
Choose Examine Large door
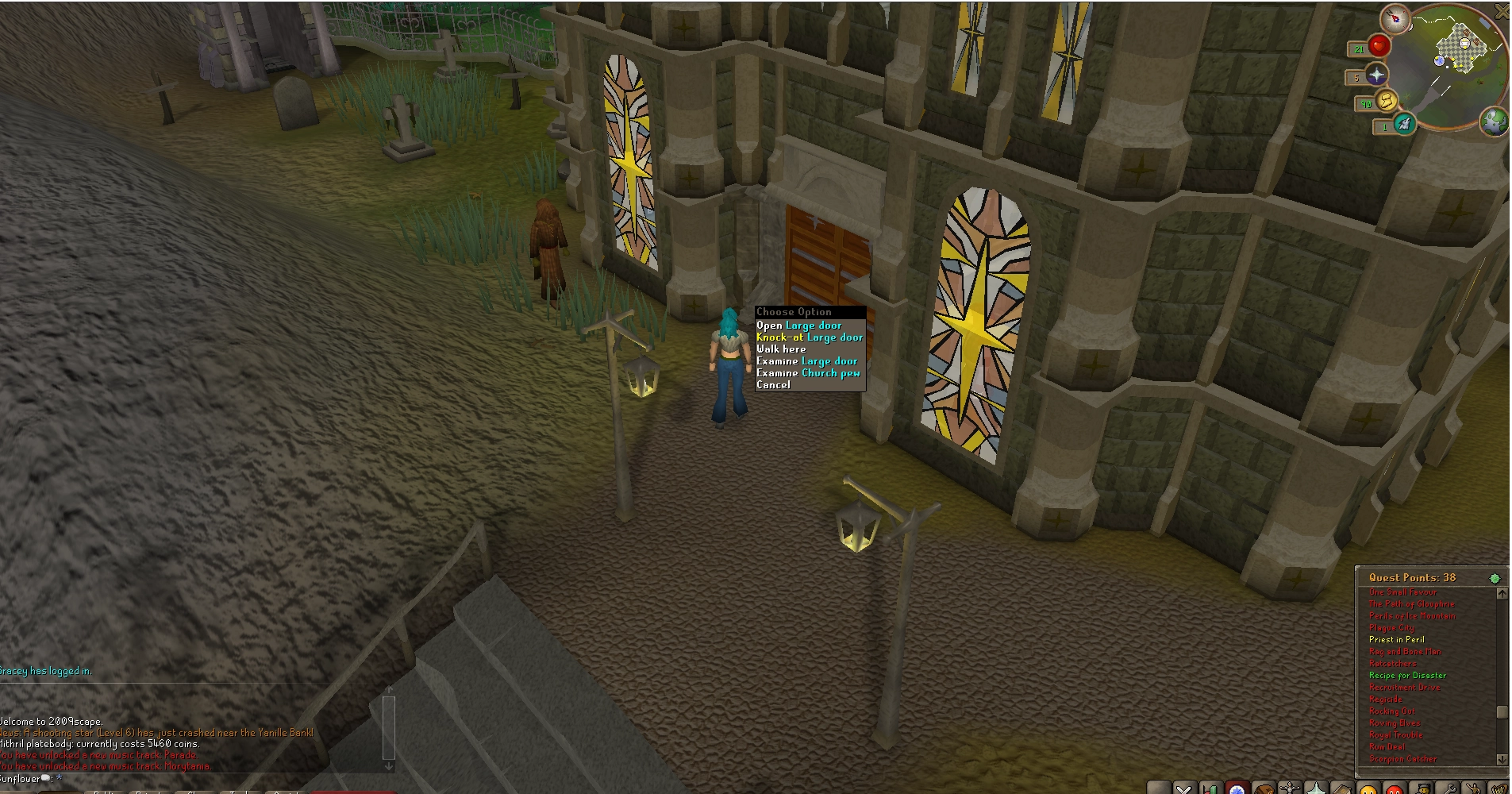click(806, 361)
